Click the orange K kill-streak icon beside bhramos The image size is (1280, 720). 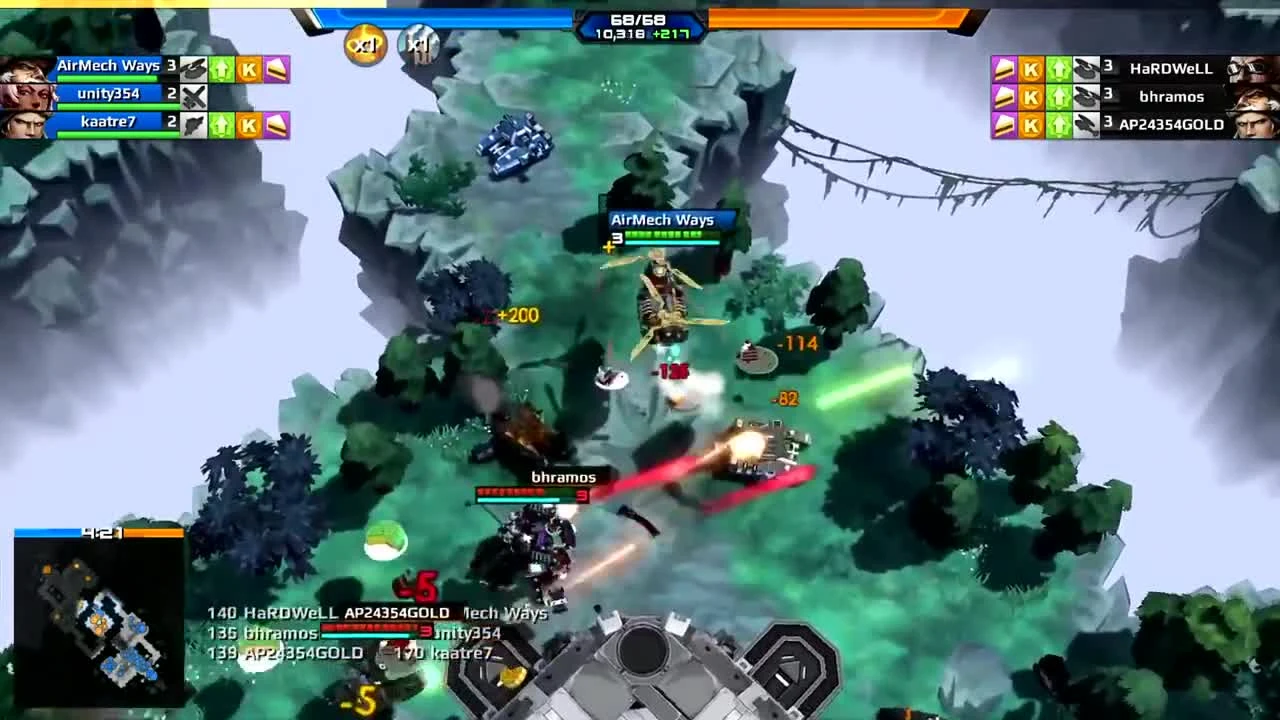(x=1030, y=97)
